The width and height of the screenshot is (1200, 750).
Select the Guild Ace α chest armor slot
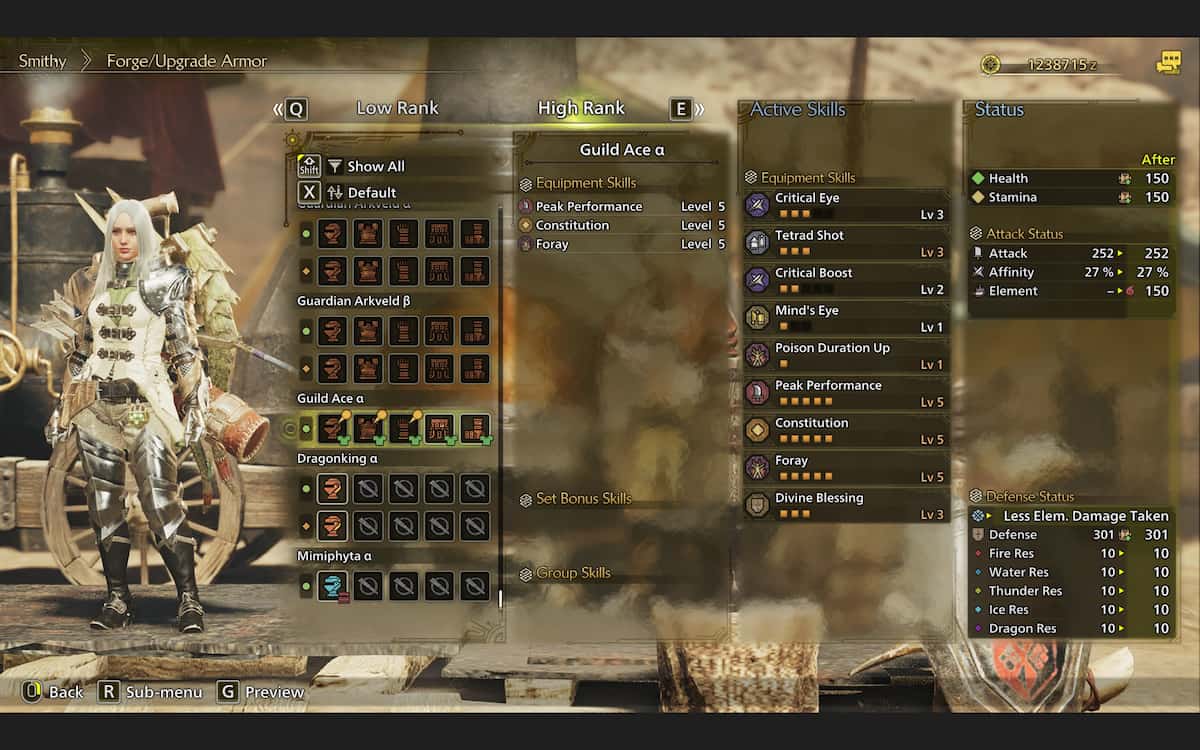click(368, 430)
